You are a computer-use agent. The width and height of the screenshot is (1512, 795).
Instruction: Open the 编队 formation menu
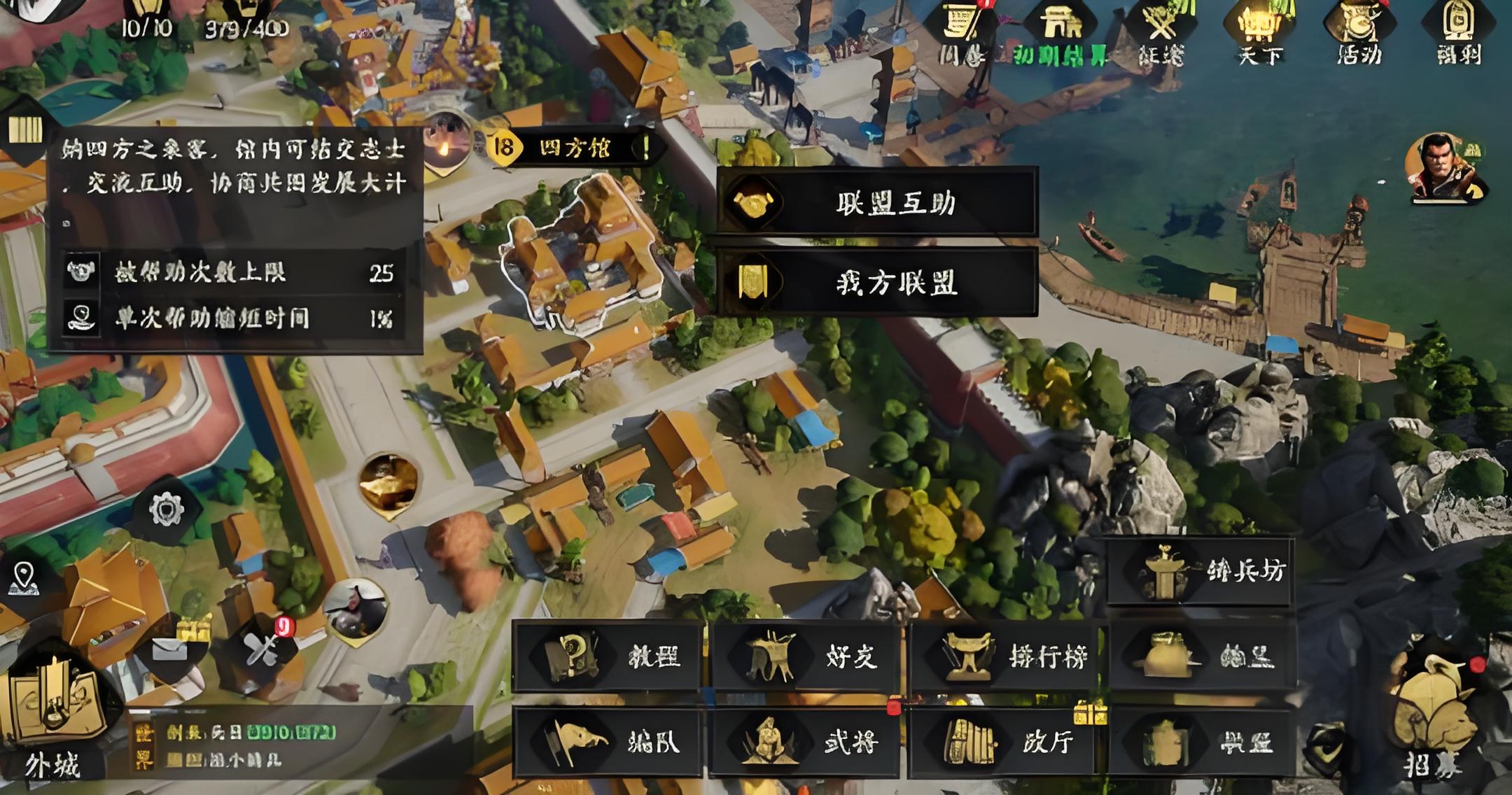click(x=608, y=742)
